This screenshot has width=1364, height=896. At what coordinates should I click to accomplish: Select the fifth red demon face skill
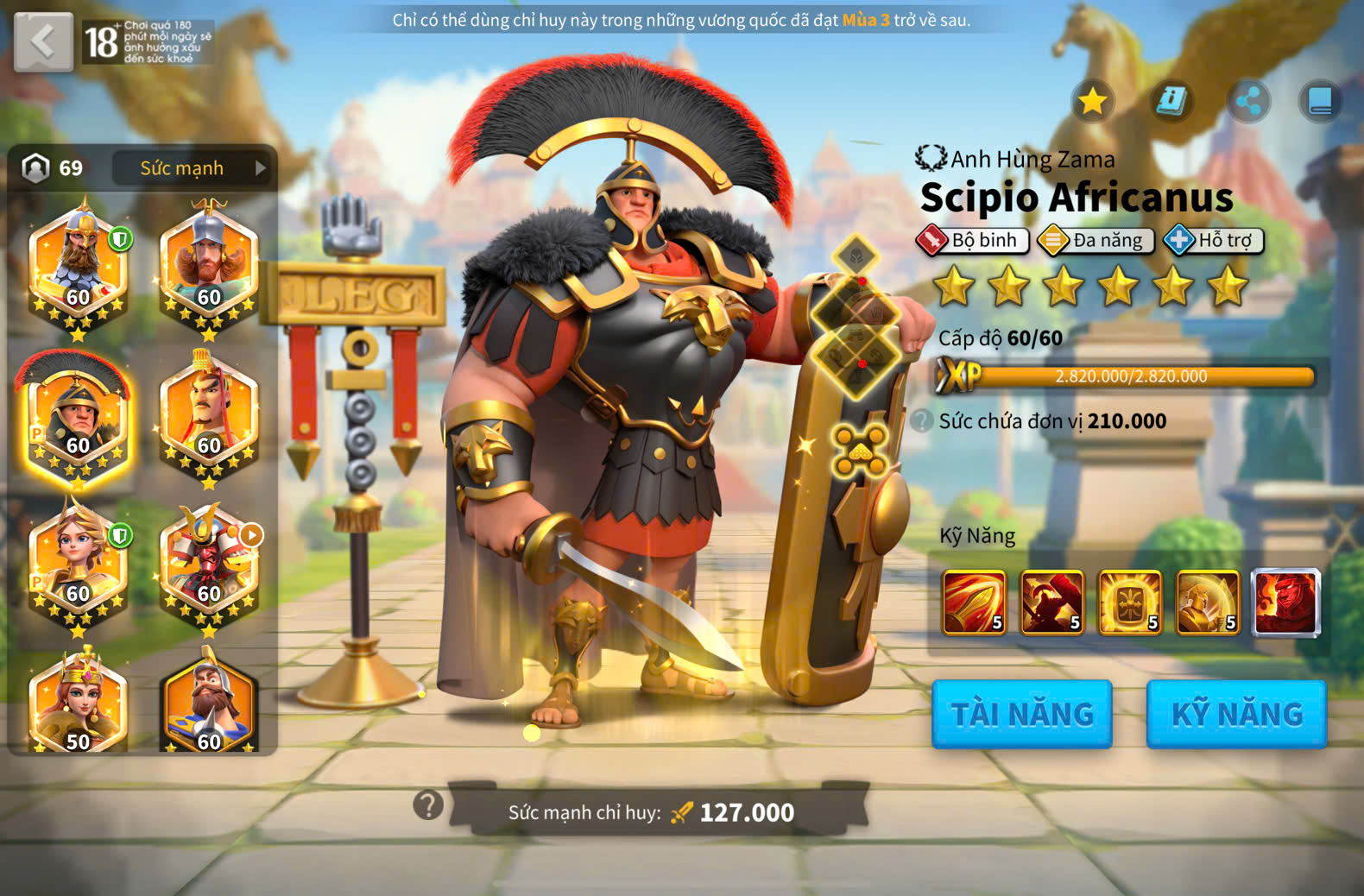pos(1285,603)
